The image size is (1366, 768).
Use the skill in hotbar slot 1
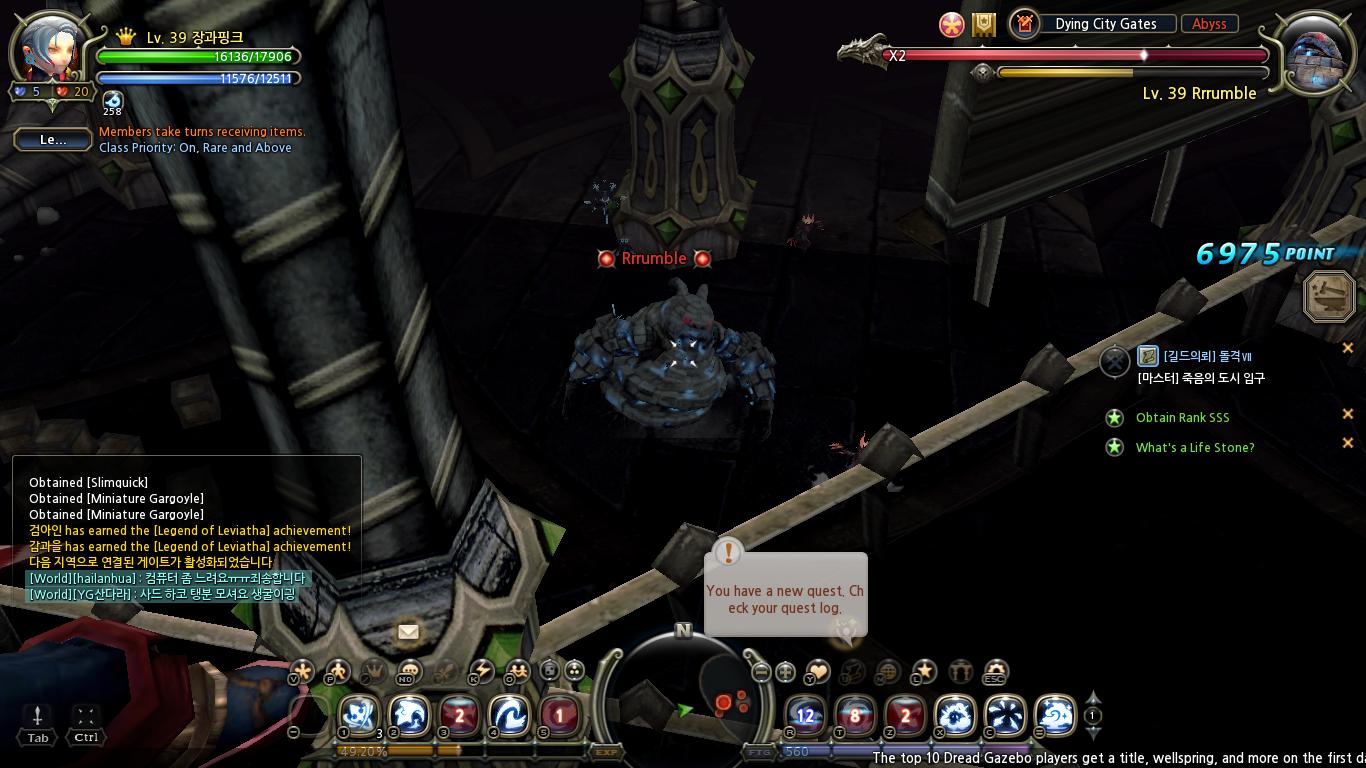[x=359, y=716]
